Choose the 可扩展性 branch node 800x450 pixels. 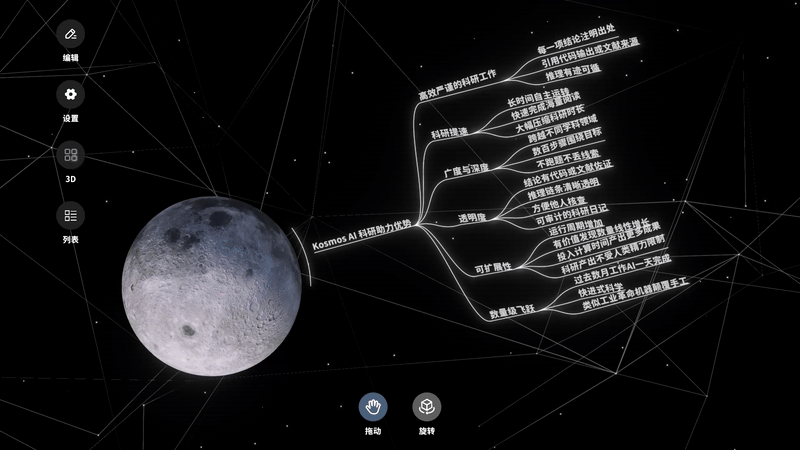pos(492,267)
